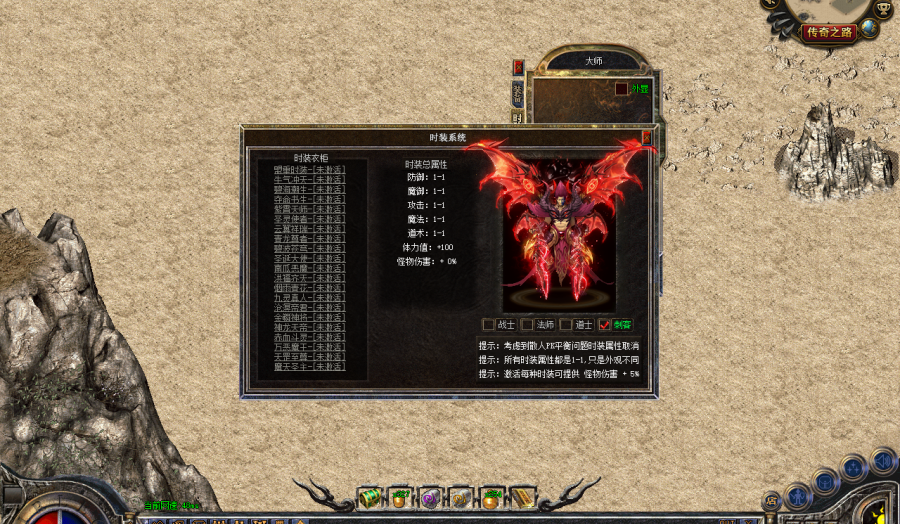
Task: Open the 传奇之路 button
Action: coord(829,32)
